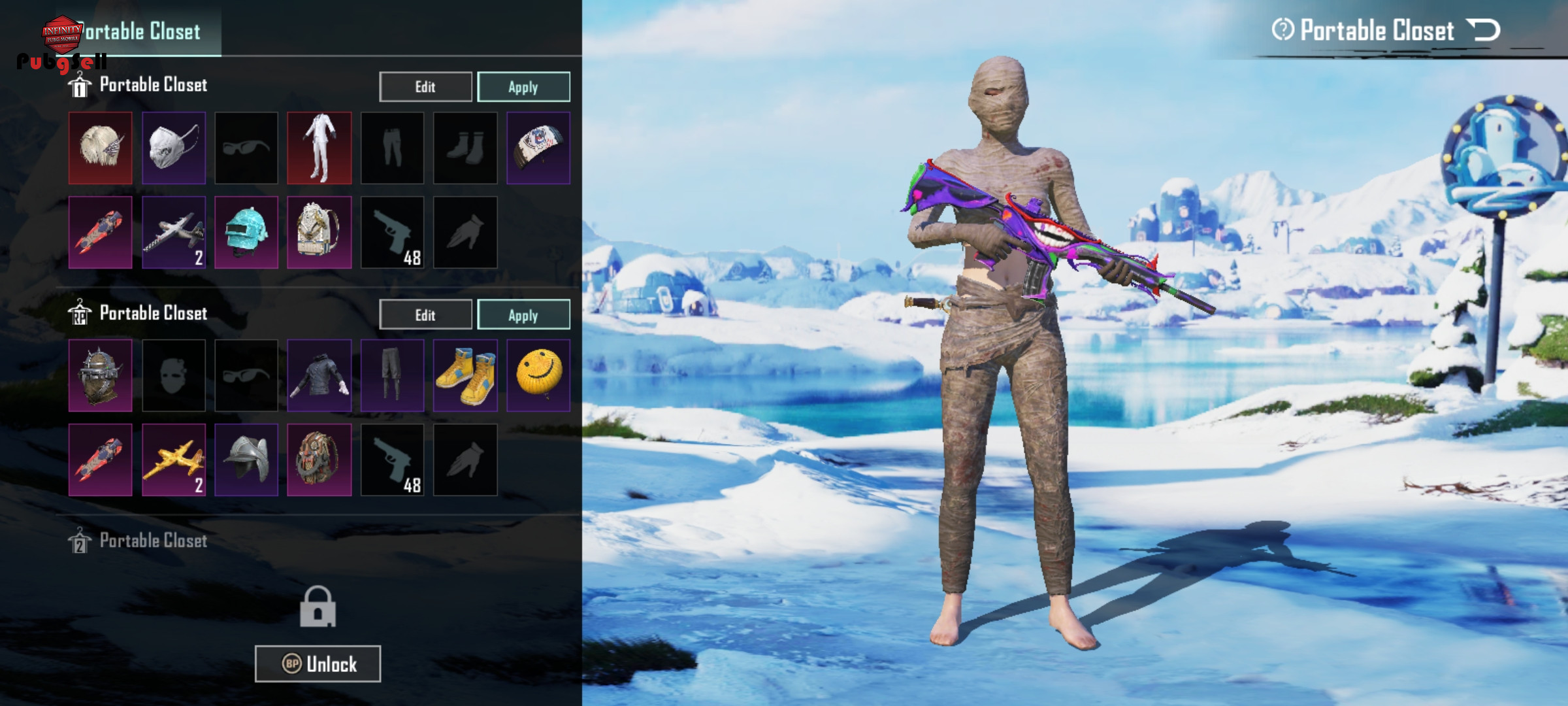Image resolution: width=1568 pixels, height=706 pixels.
Task: Pick the yellow smiley face parachute slot
Action: point(538,375)
